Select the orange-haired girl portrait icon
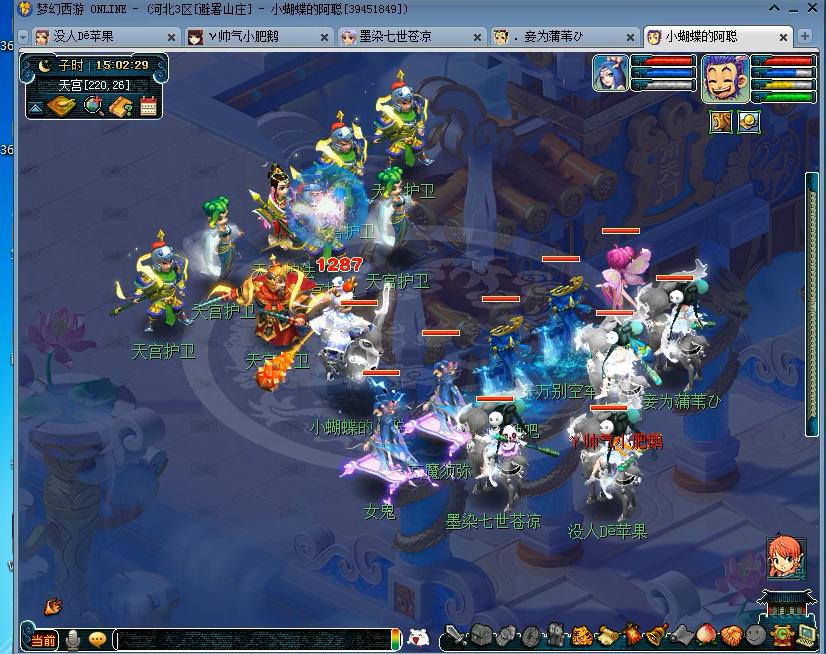This screenshot has height=654, width=826. pyautogui.click(x=784, y=558)
